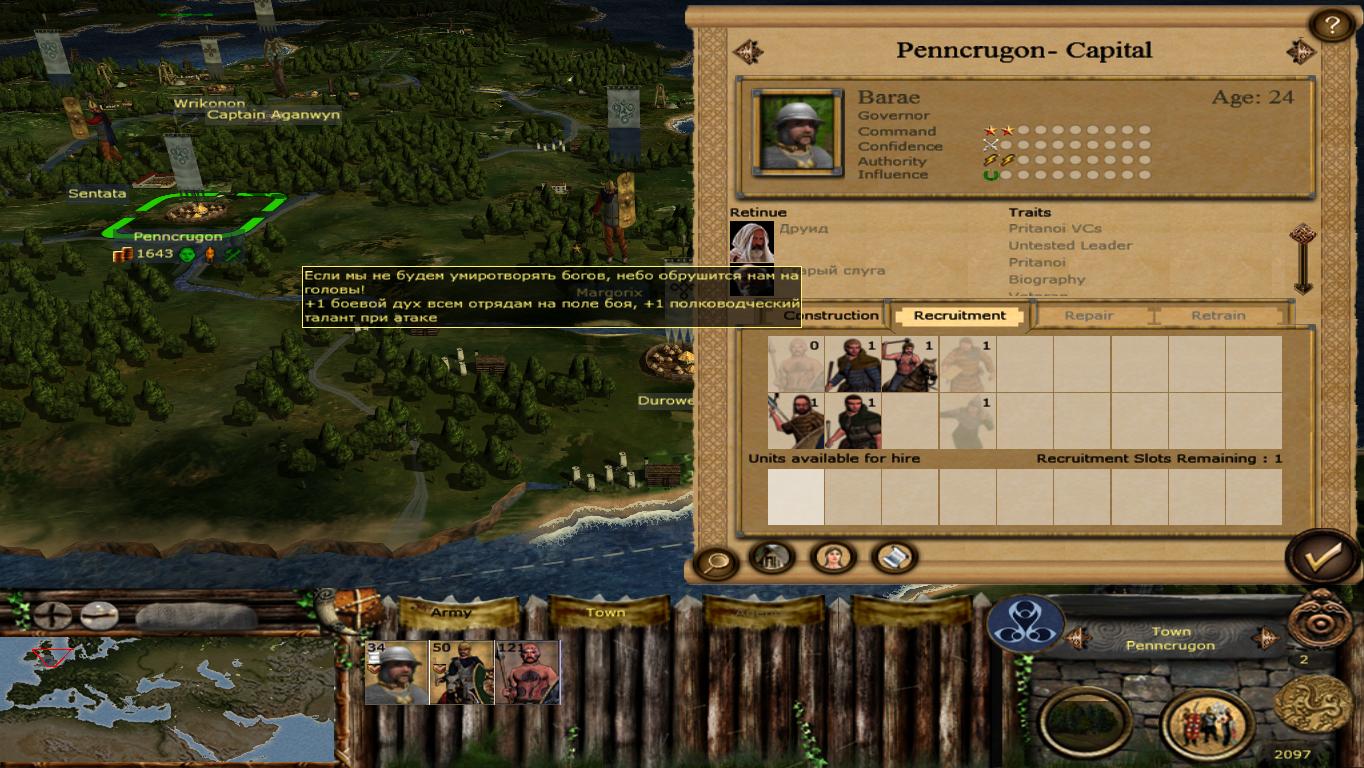This screenshot has width=1364, height=768.
Task: Go to the next settlement arrow in scroll header
Action: pos(1300,51)
